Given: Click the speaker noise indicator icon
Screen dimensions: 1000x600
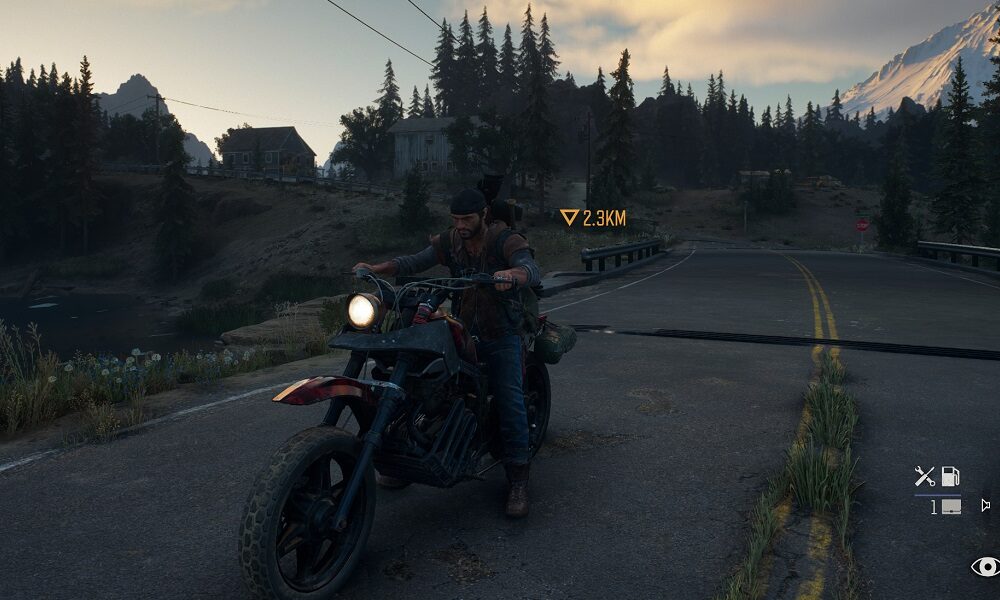Looking at the screenshot, I should 985,505.
